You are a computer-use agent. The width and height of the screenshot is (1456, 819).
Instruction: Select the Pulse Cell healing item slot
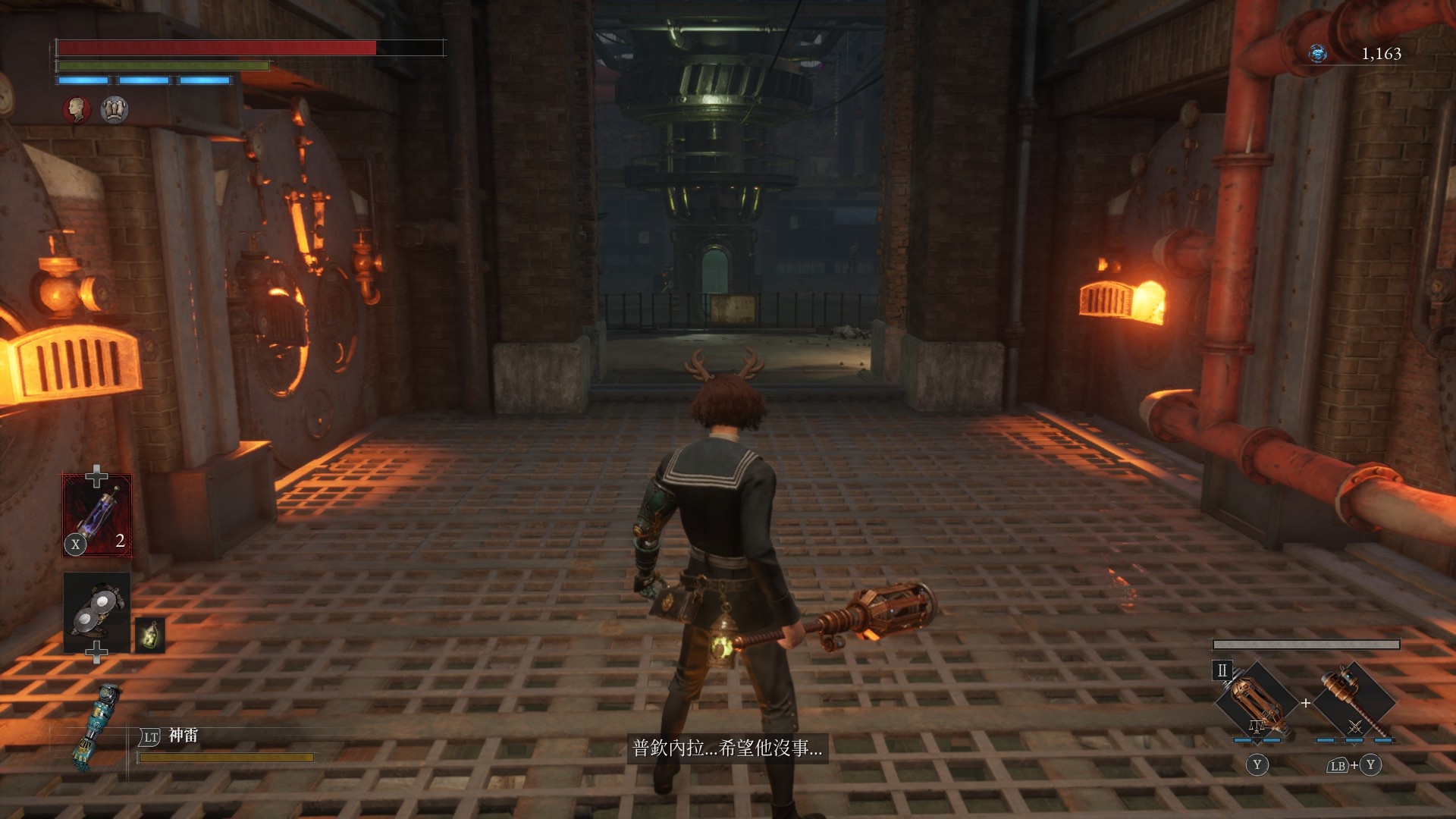(96, 516)
